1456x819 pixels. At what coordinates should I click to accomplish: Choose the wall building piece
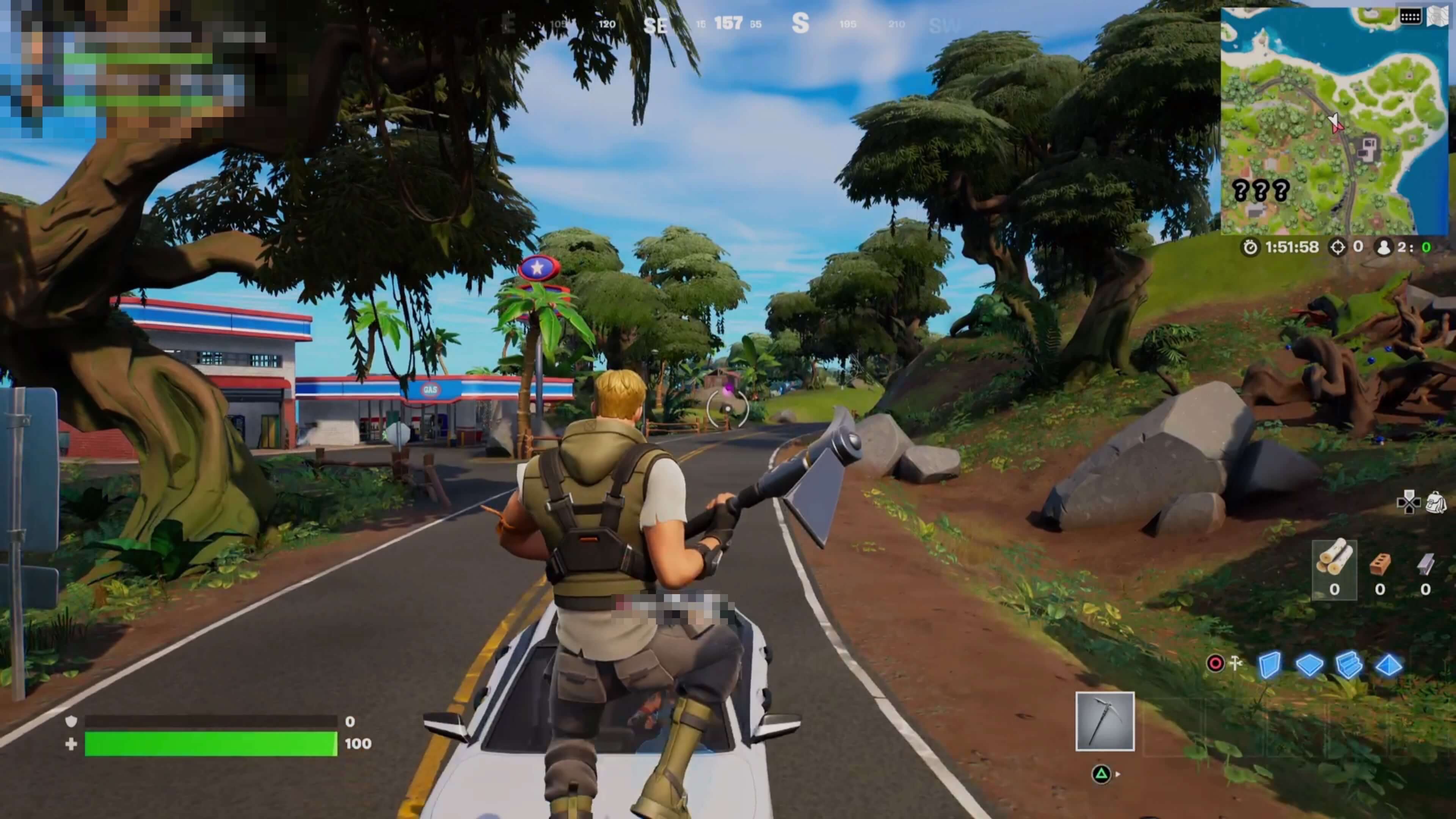pyautogui.click(x=1269, y=665)
